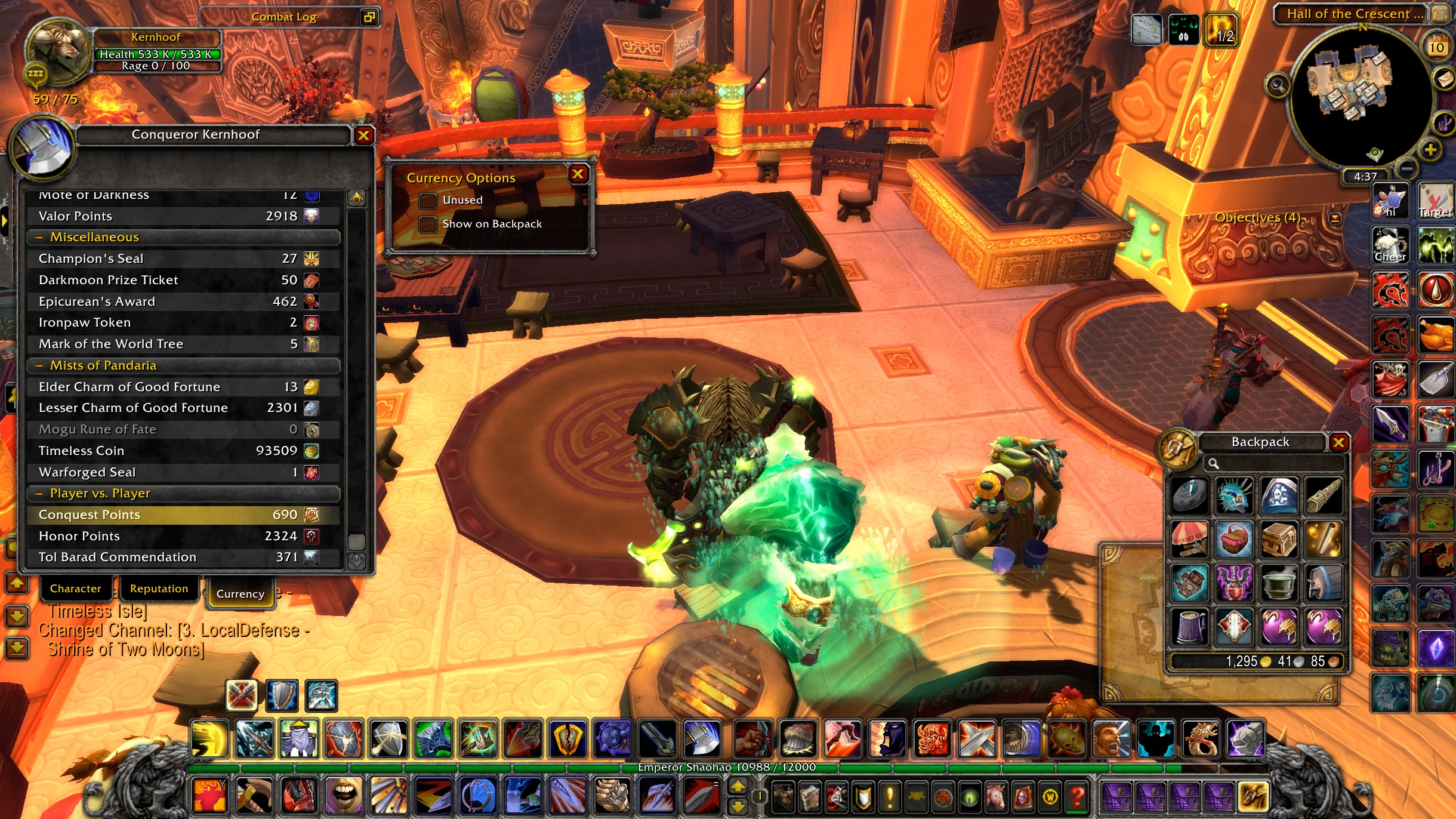Close the Currency Options popup
The image size is (1456, 819).
(577, 174)
